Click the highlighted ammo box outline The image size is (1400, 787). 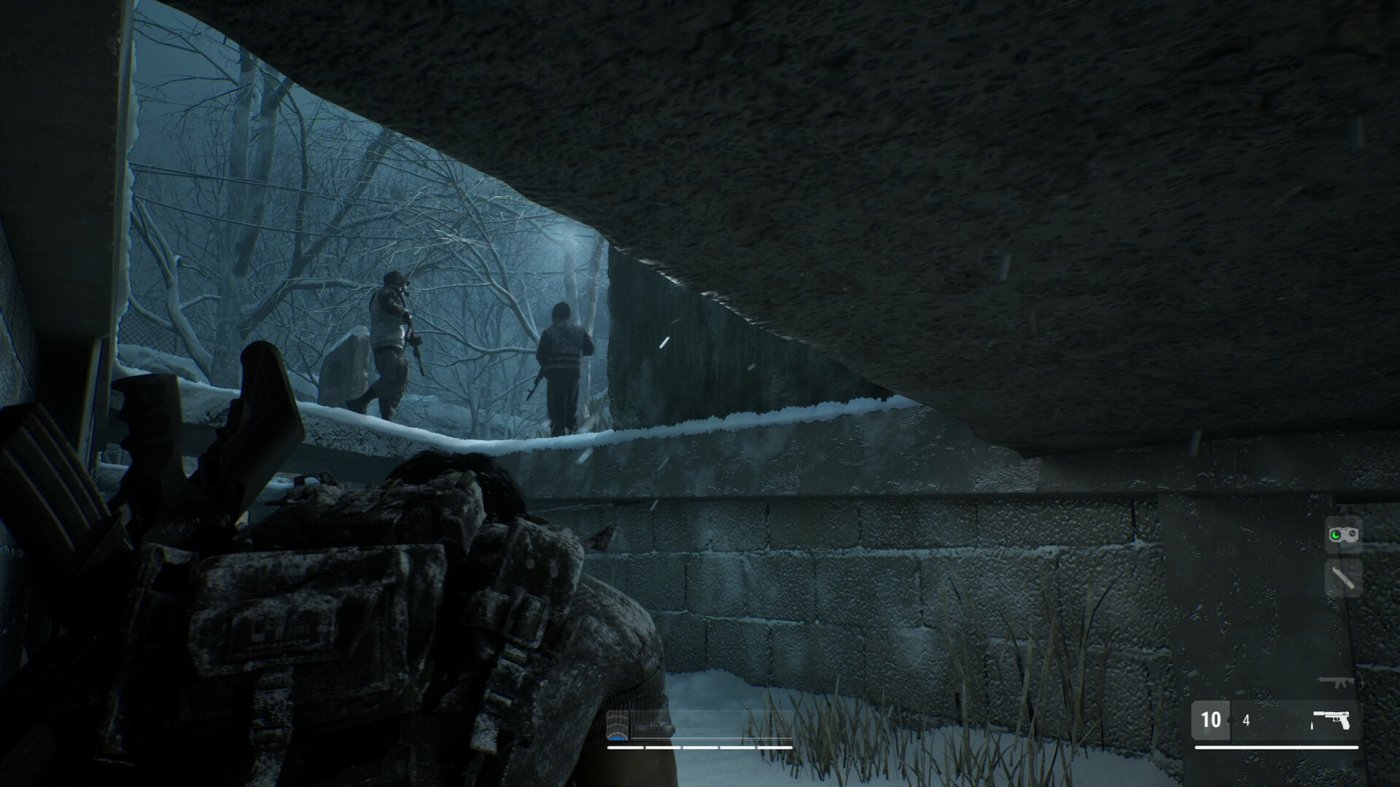tap(1211, 719)
